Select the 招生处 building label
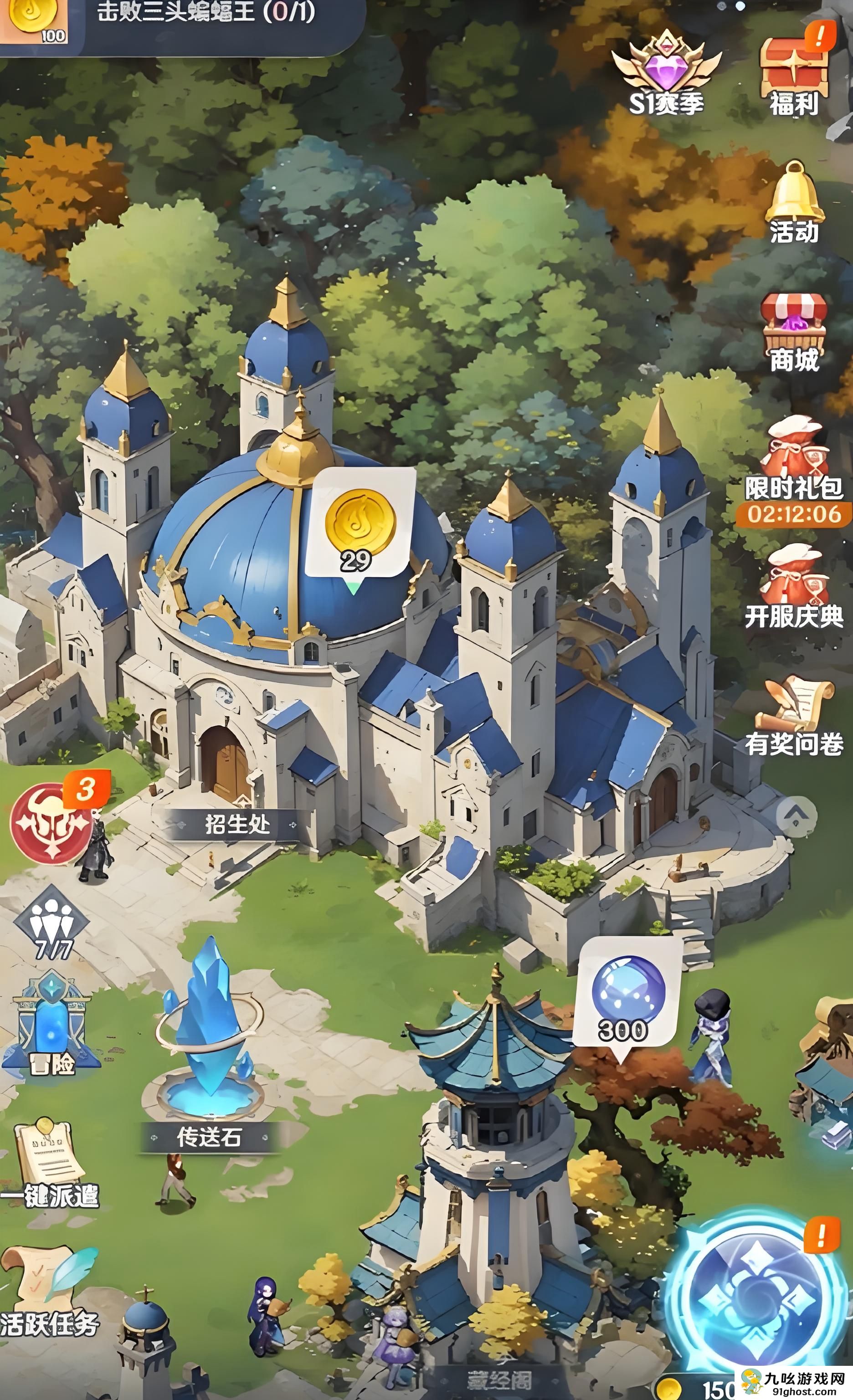This screenshot has height=1400, width=853. click(x=237, y=825)
